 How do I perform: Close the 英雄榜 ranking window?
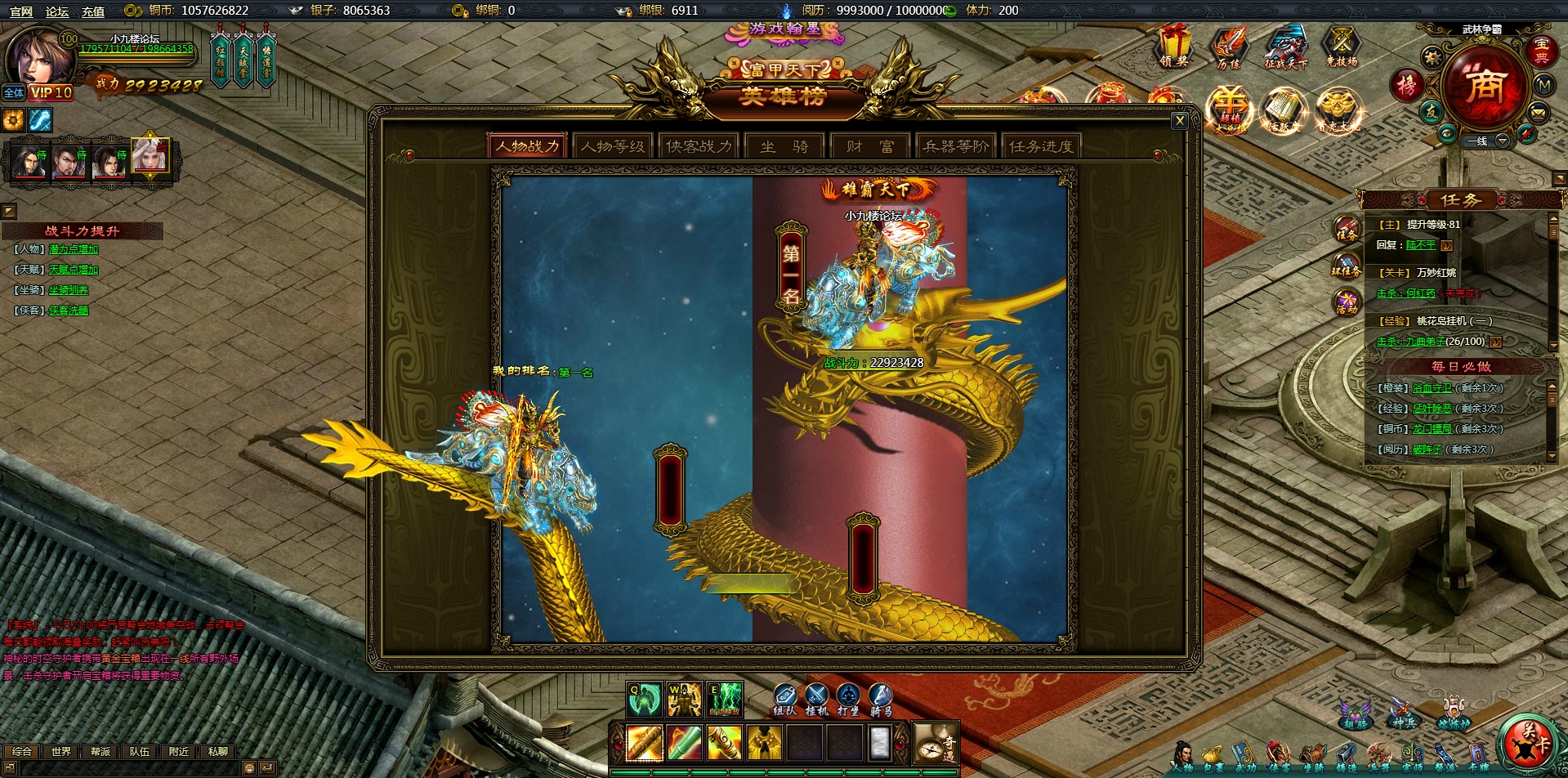1179,121
